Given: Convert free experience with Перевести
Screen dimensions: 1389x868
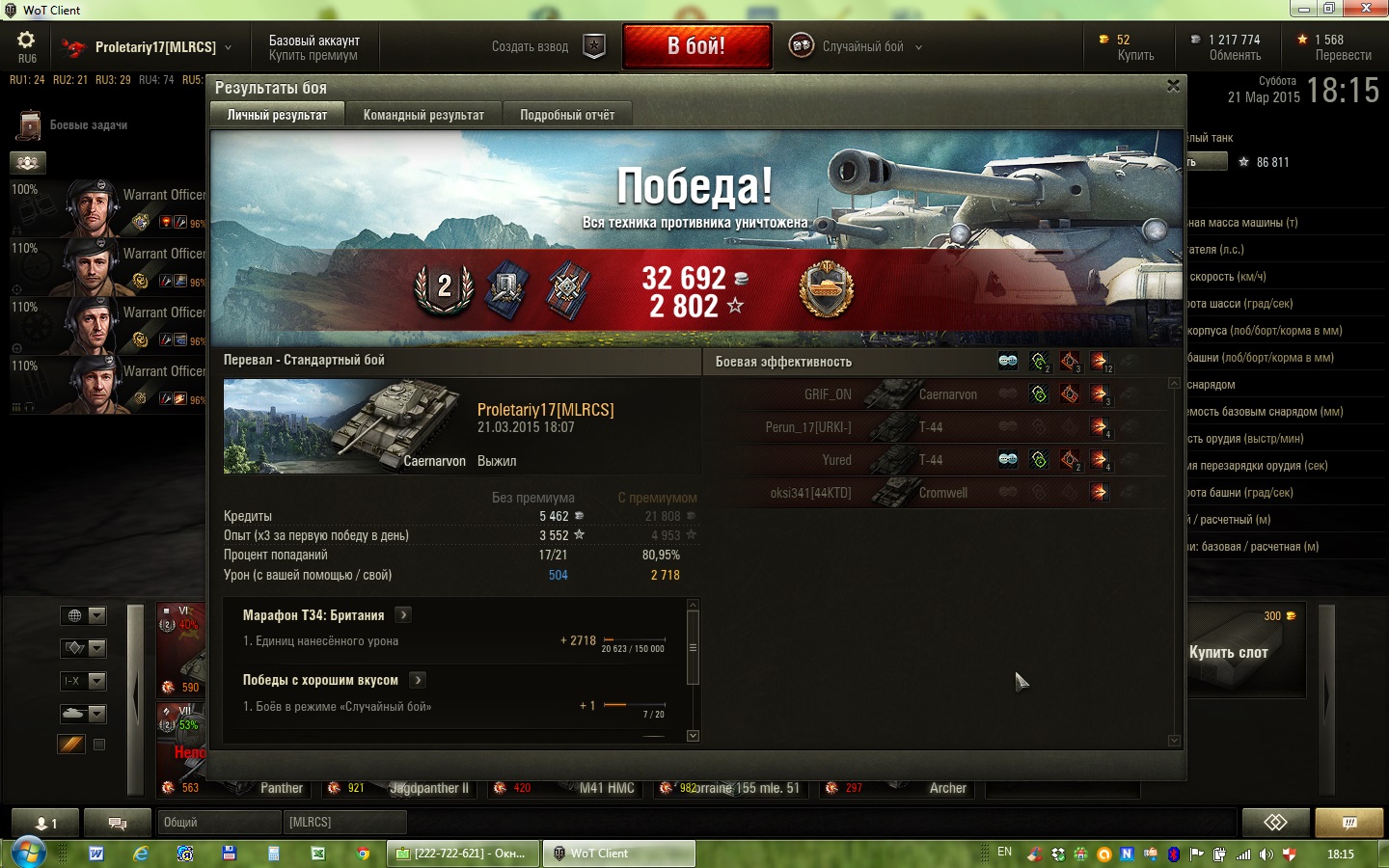Looking at the screenshot, I should click(x=1343, y=55).
